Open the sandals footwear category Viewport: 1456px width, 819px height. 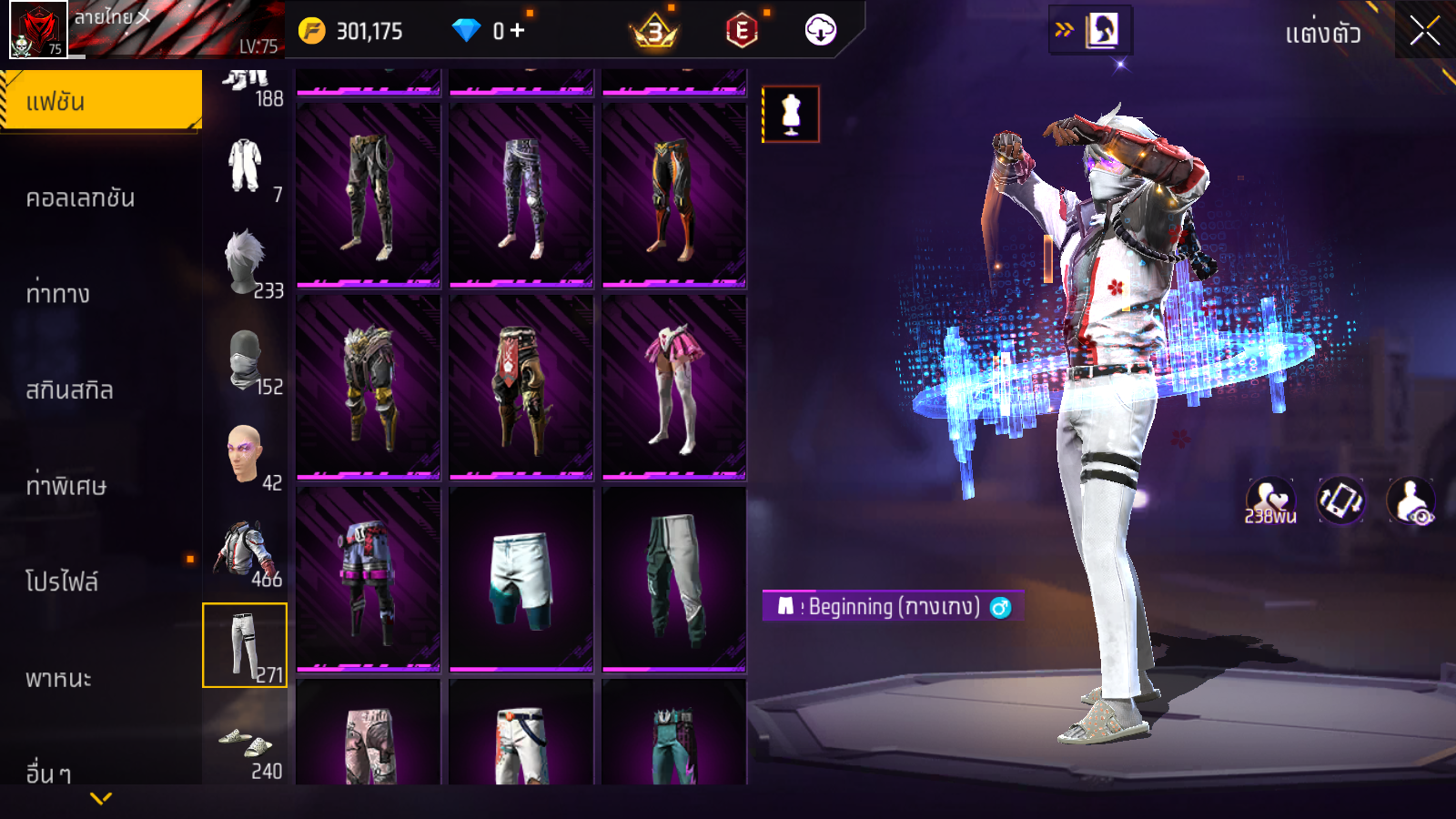246,744
